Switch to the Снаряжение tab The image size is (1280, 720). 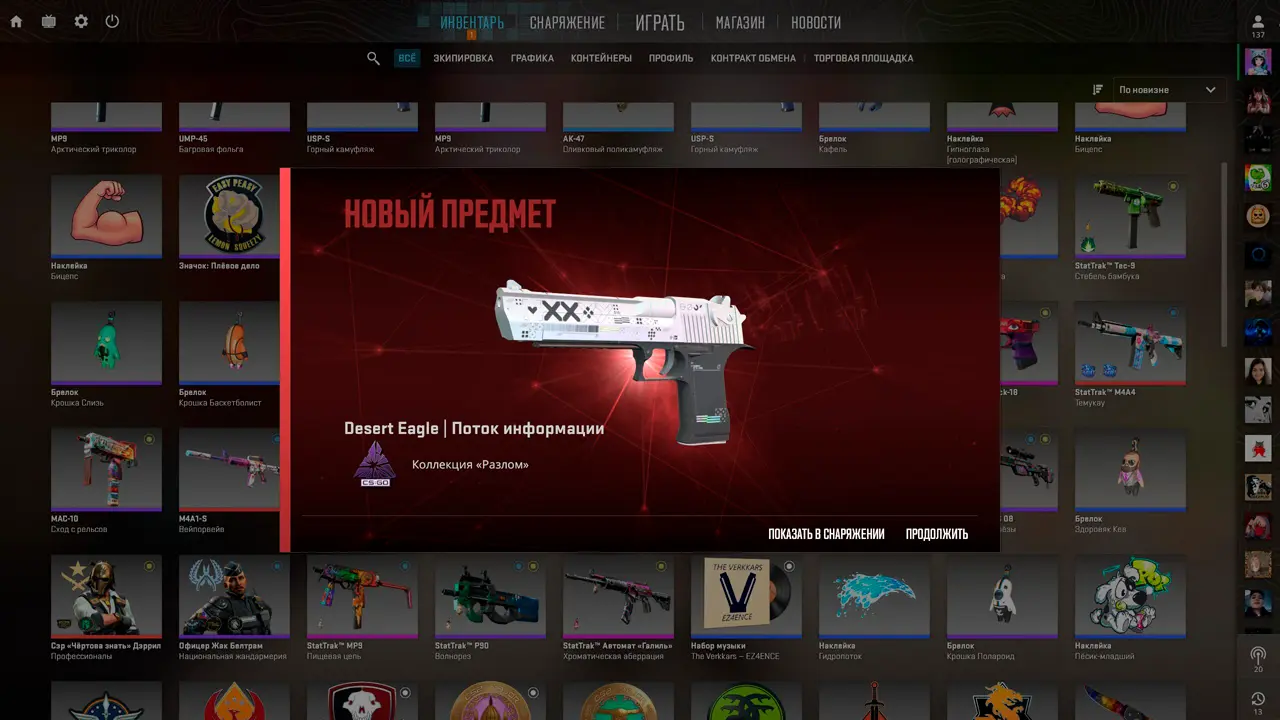click(x=567, y=22)
